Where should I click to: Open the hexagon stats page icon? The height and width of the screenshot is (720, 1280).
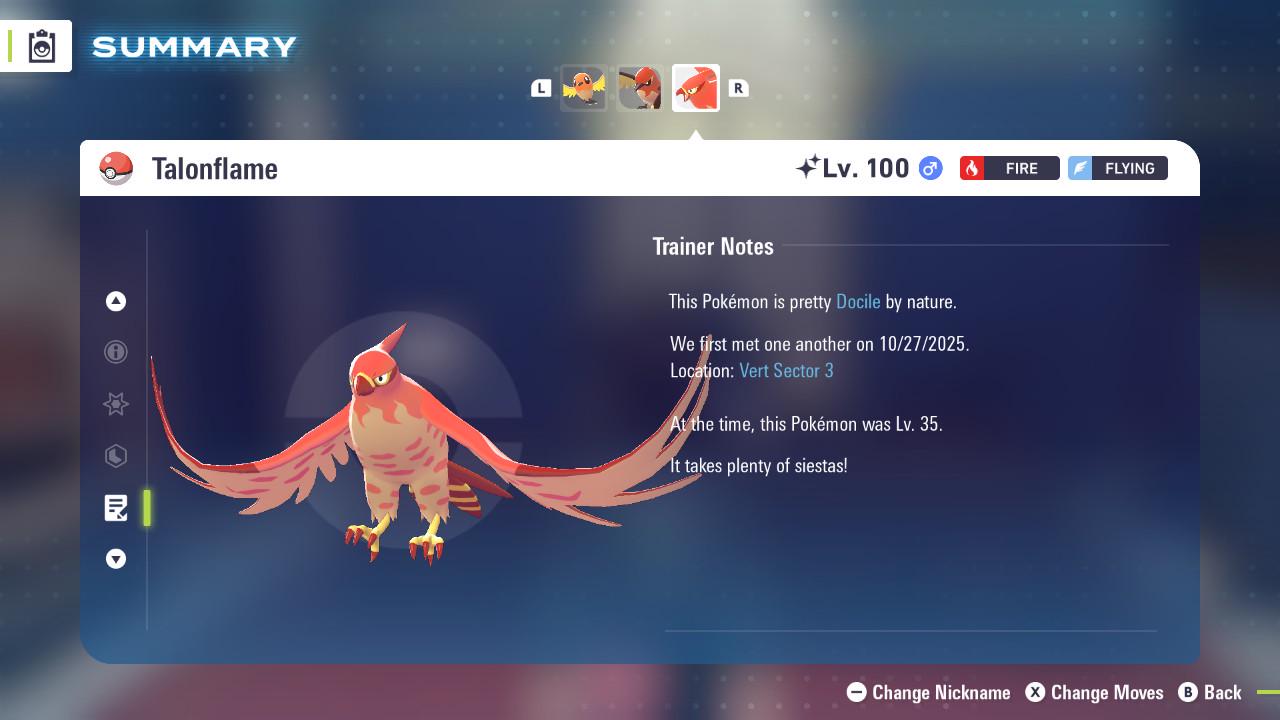pos(116,457)
